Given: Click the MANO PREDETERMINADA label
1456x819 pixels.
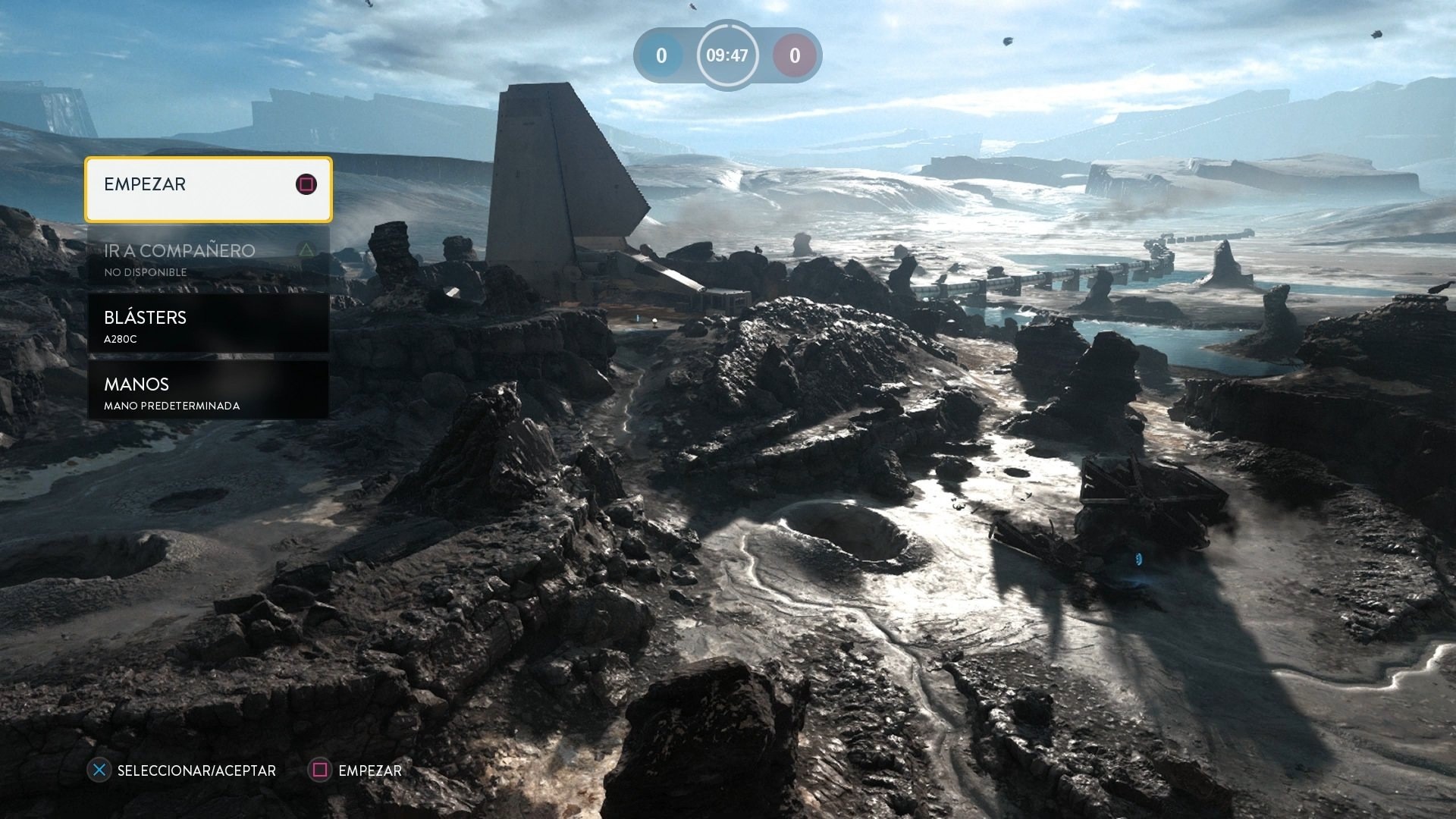Looking at the screenshot, I should [171, 406].
